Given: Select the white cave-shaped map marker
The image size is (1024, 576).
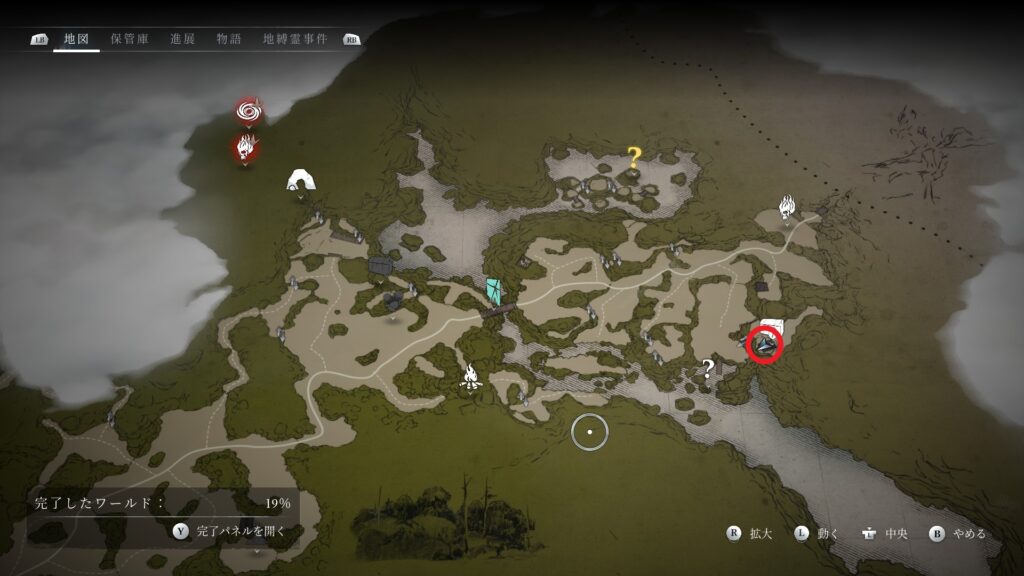Looking at the screenshot, I should pos(299,180).
